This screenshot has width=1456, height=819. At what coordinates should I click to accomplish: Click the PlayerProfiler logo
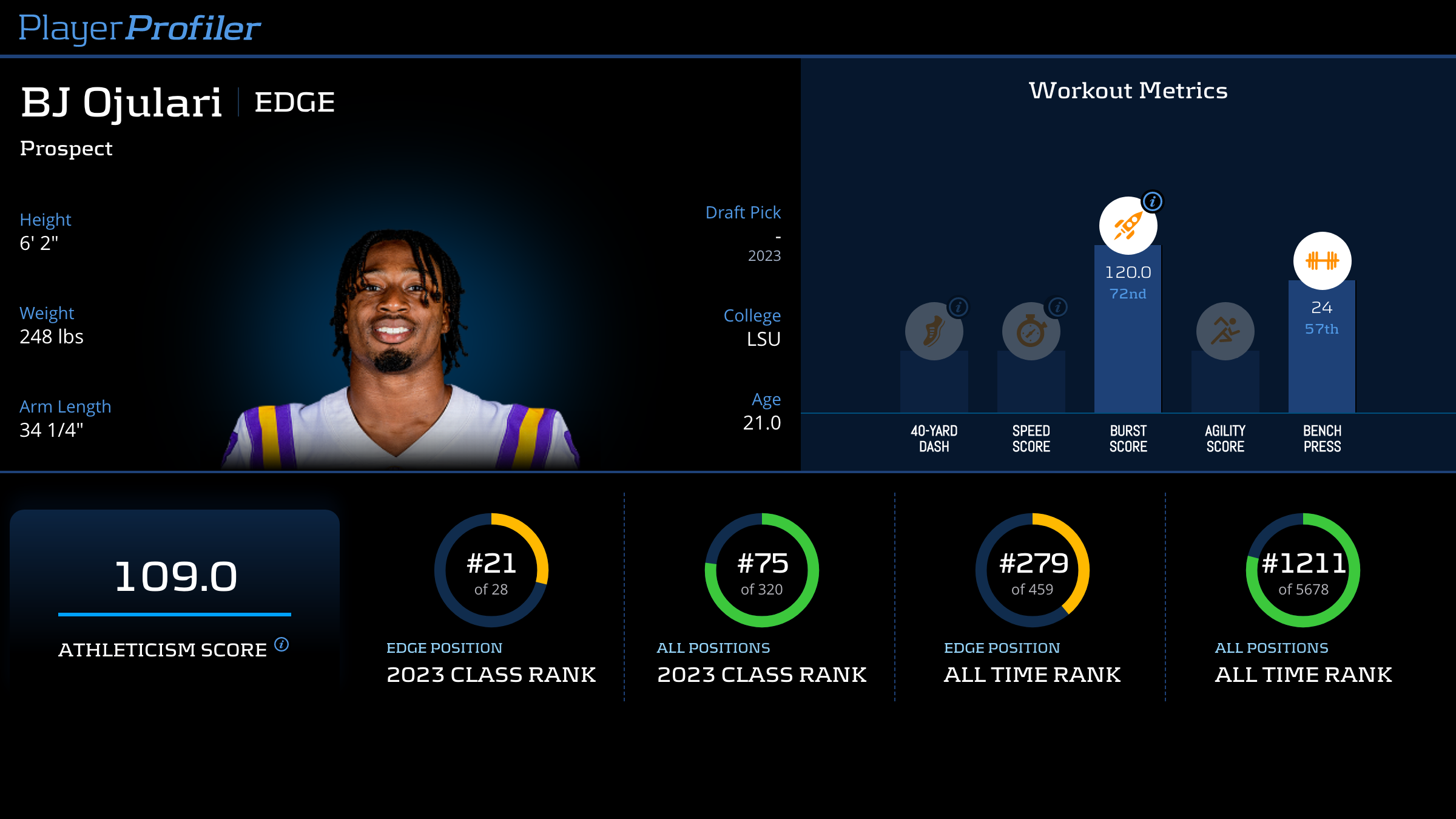coord(140,28)
